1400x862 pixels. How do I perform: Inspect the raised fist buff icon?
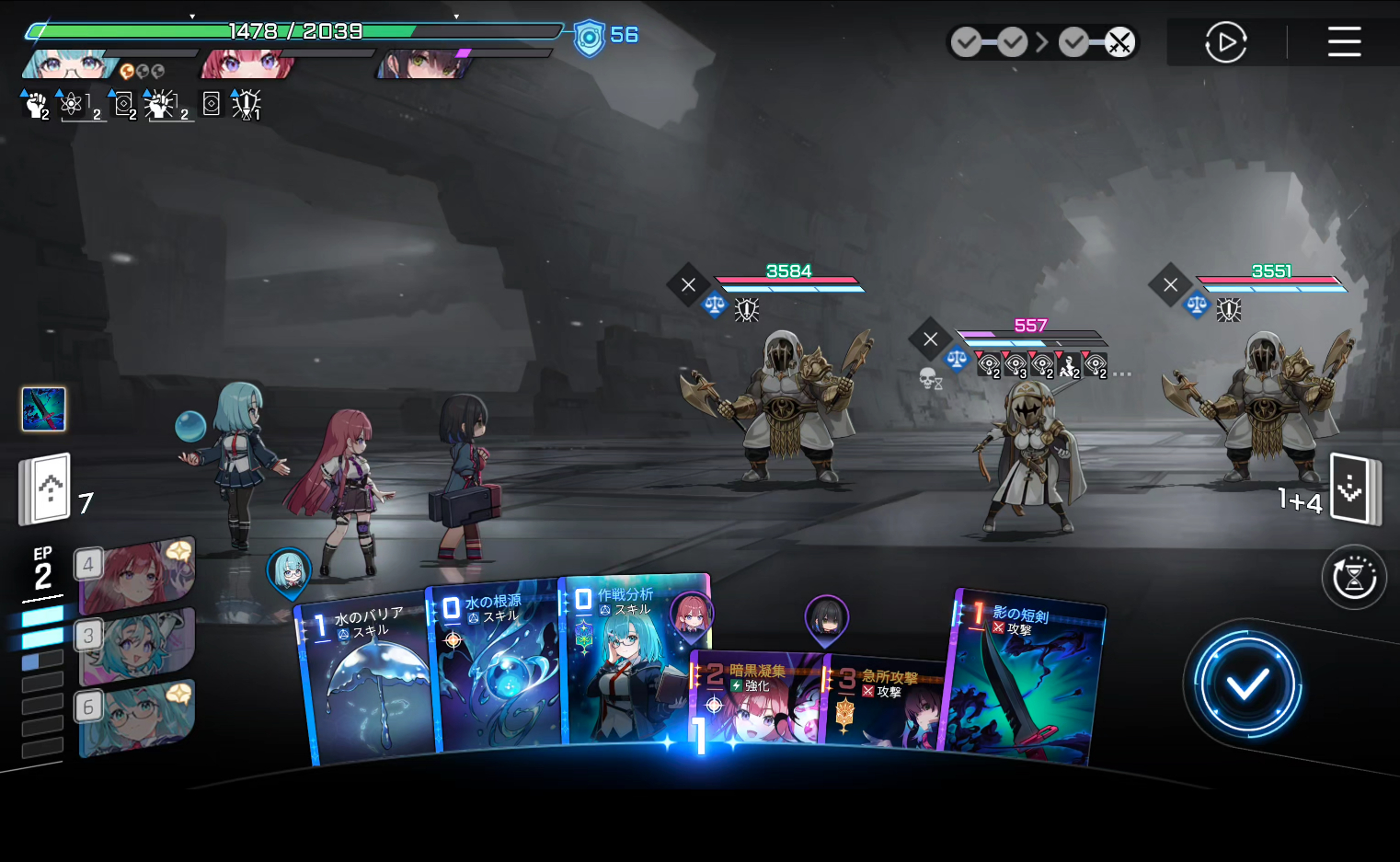(35, 105)
